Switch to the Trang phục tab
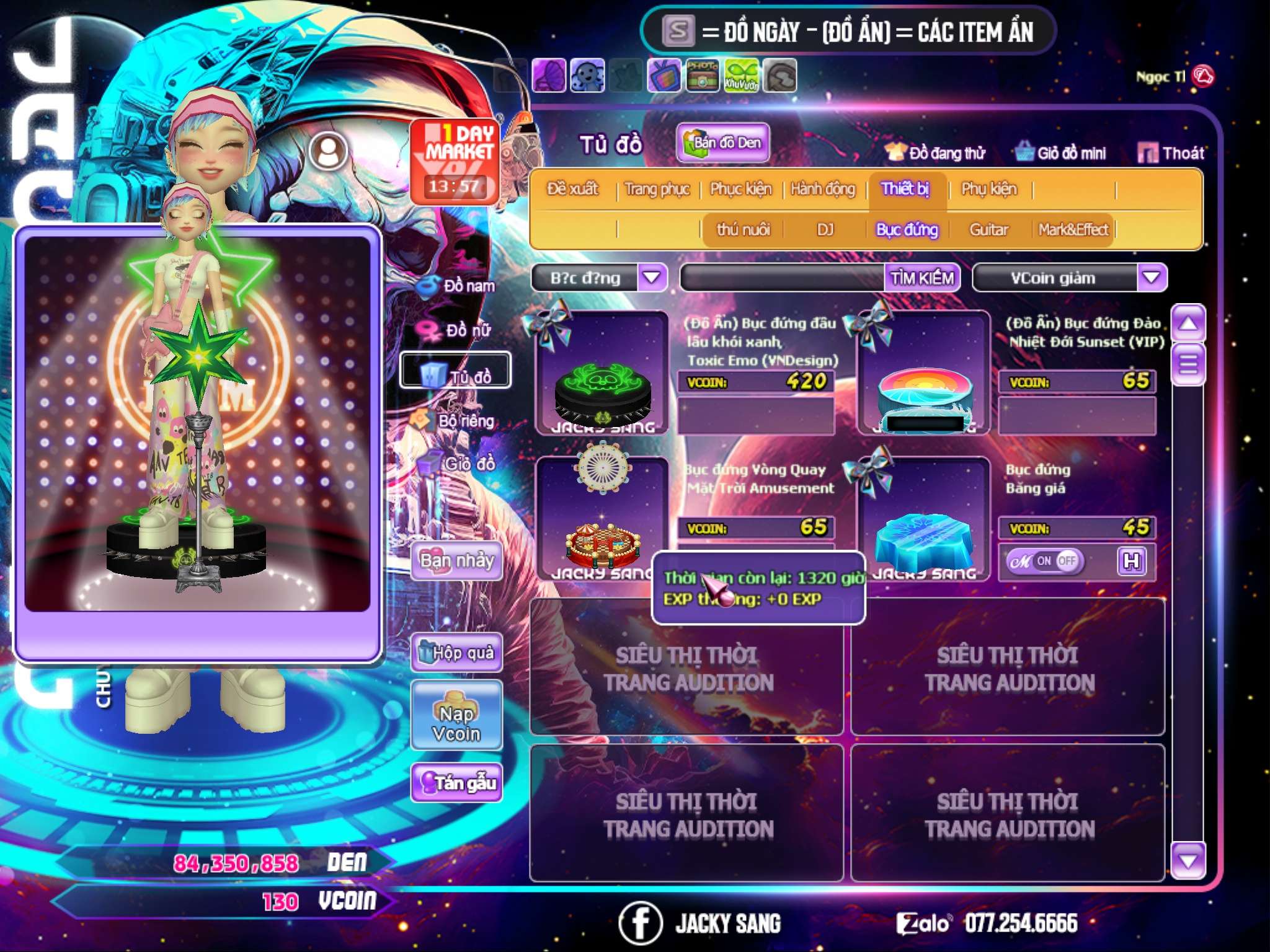This screenshot has width=1270, height=952. click(657, 189)
